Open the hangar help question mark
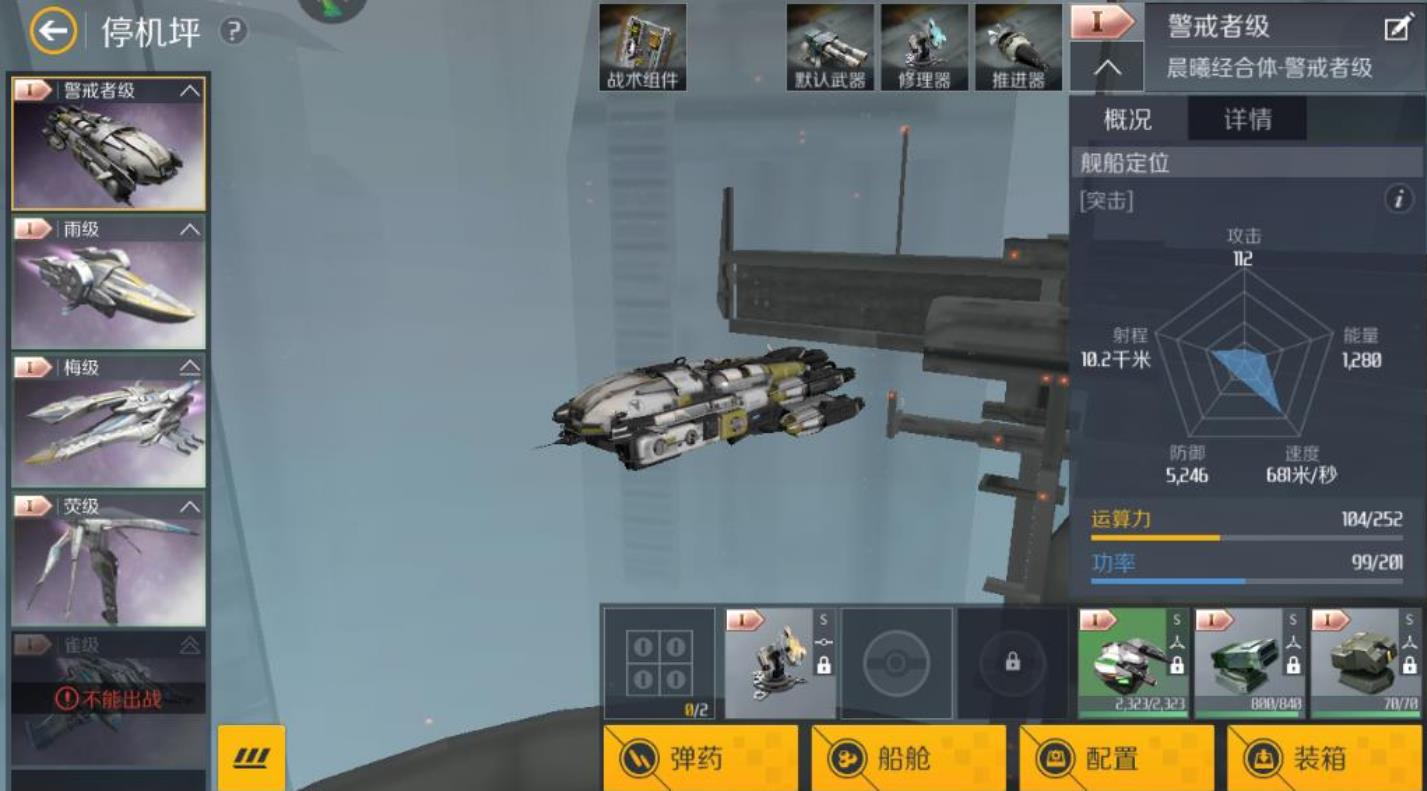Viewport: 1427px width, 791px height. pyautogui.click(x=233, y=32)
